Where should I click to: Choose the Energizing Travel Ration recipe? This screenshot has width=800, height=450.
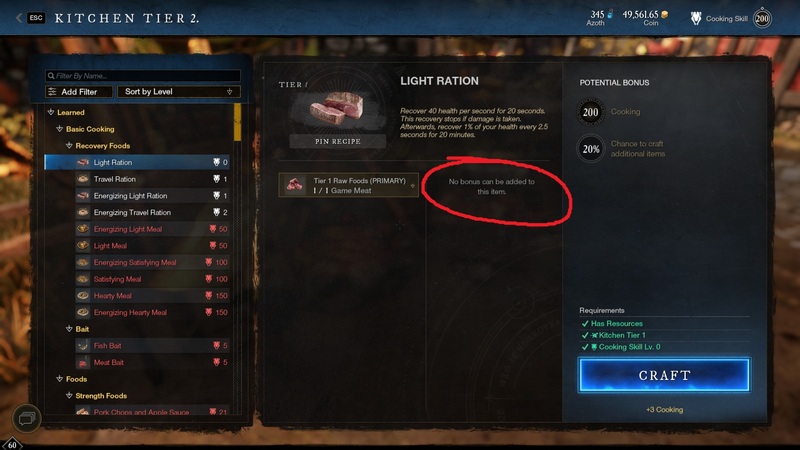click(x=132, y=212)
